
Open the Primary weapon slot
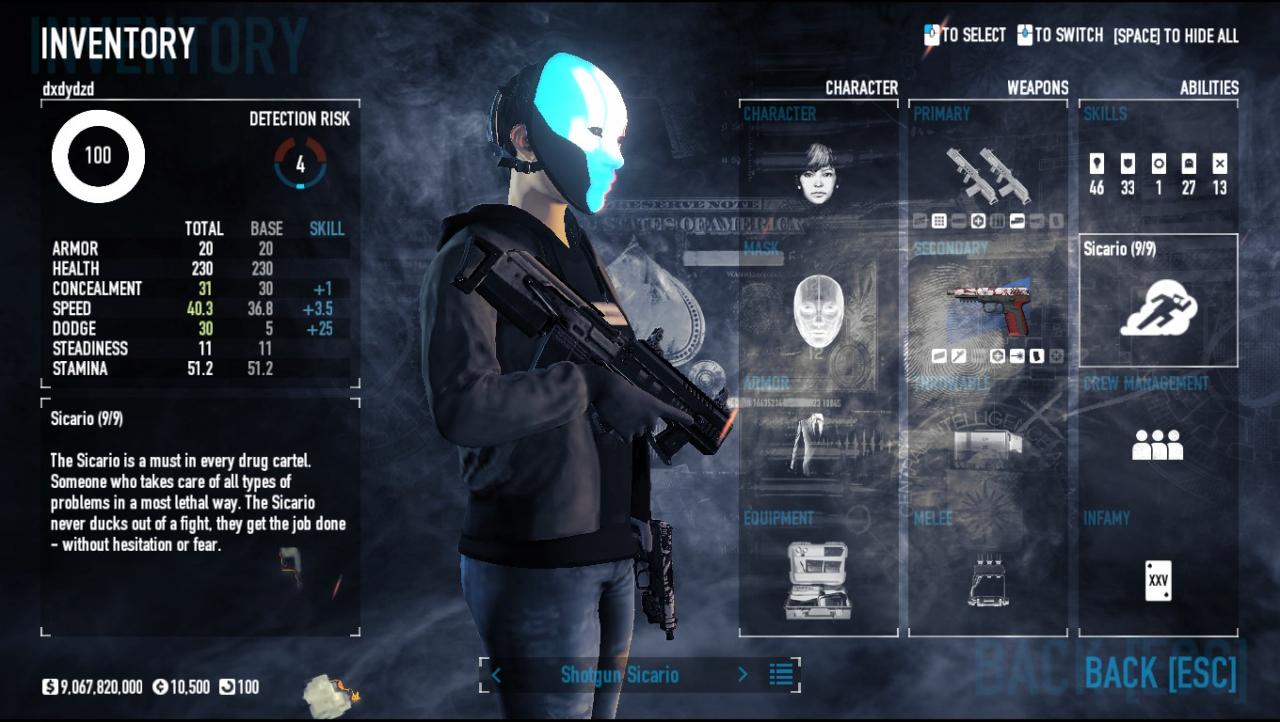coord(988,172)
